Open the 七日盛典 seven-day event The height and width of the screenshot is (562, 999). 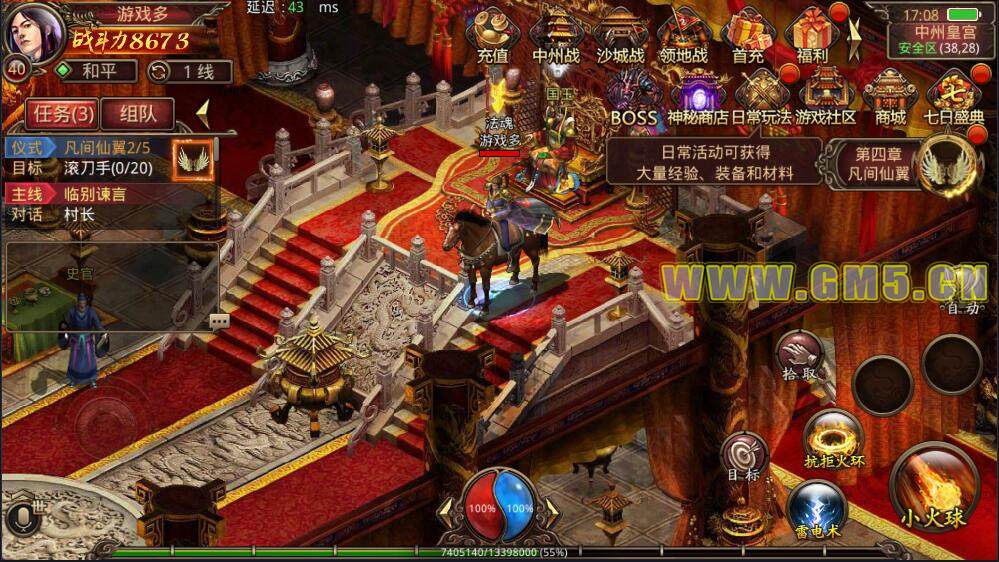tap(954, 98)
